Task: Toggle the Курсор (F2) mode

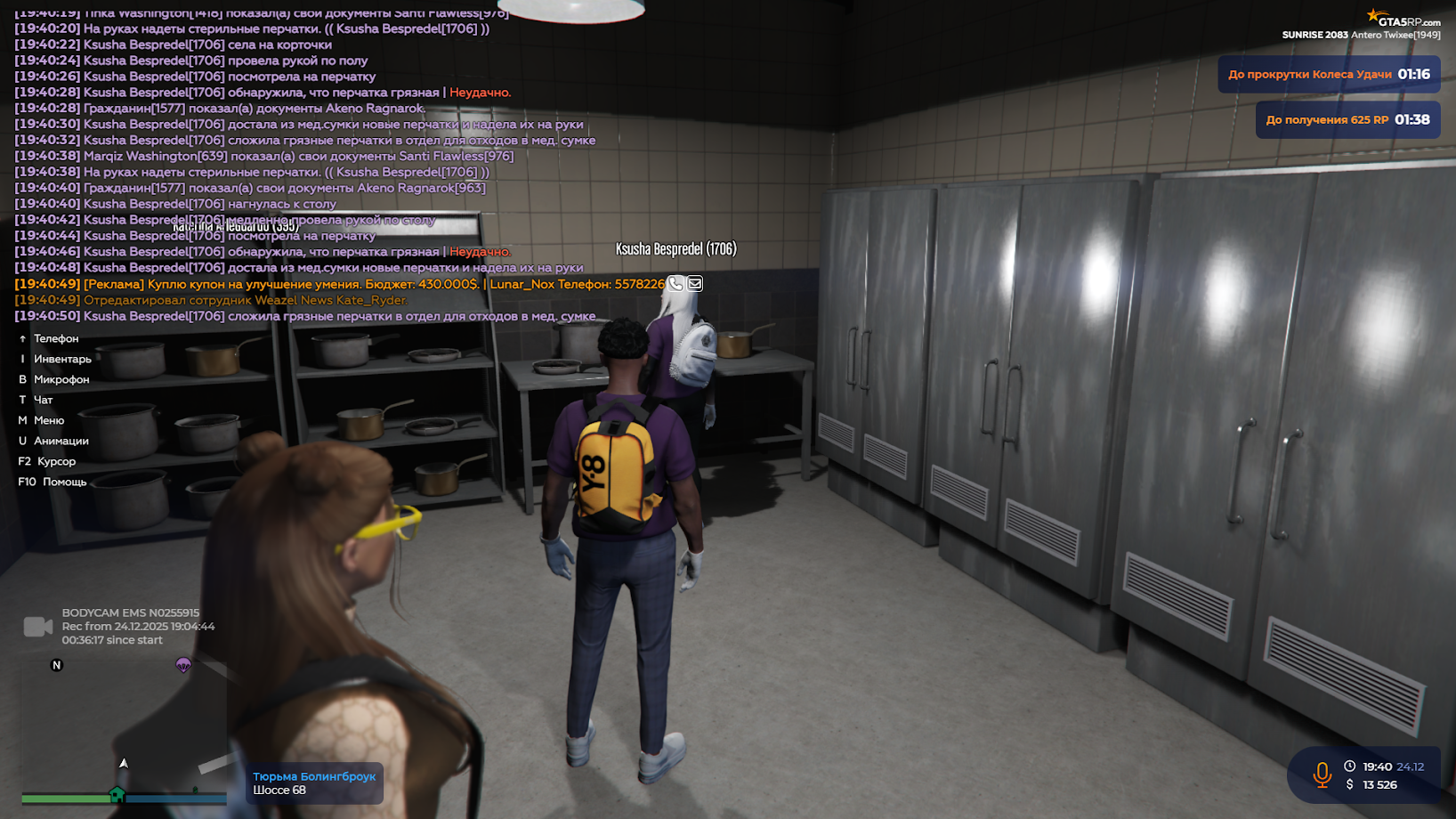Action: [x=58, y=461]
